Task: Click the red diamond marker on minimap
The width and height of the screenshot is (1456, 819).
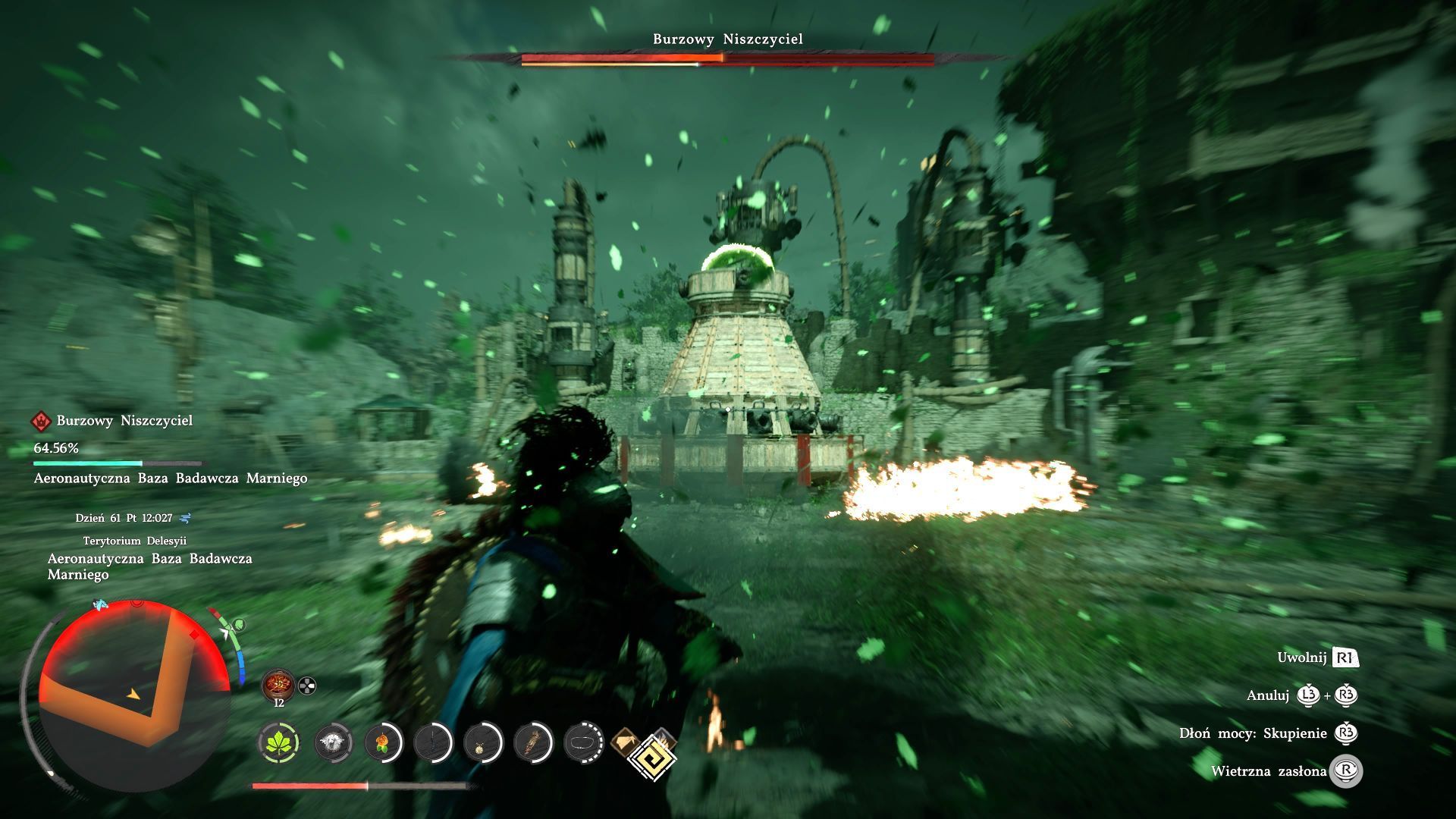Action: tap(194, 635)
